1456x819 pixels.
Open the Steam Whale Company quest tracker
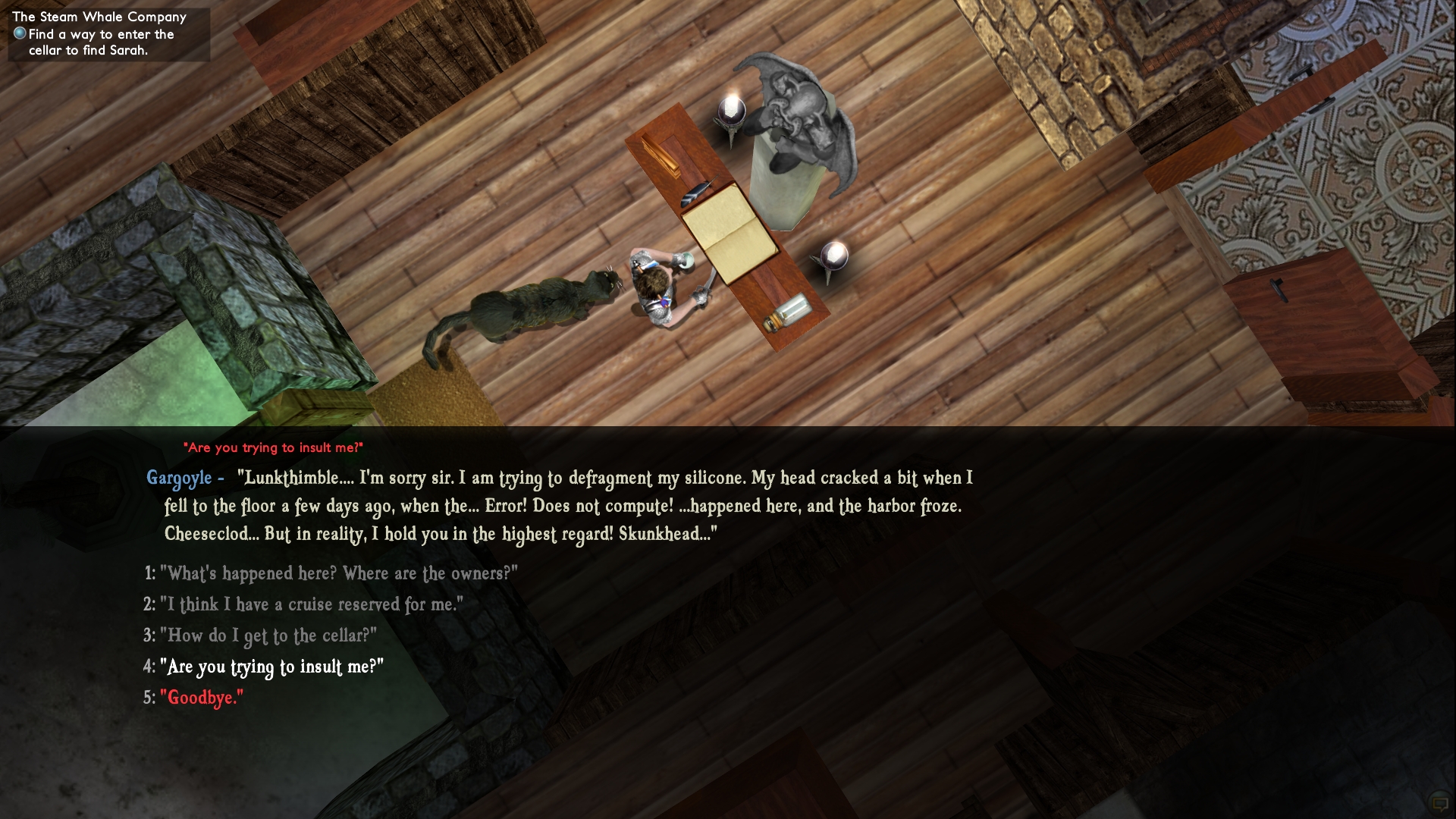[x=99, y=17]
